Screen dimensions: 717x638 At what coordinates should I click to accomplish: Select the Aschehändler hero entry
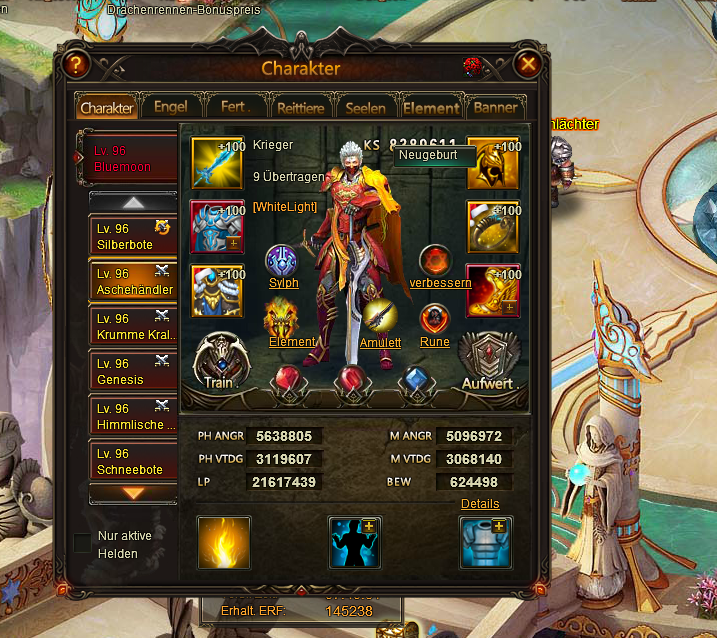pos(127,281)
